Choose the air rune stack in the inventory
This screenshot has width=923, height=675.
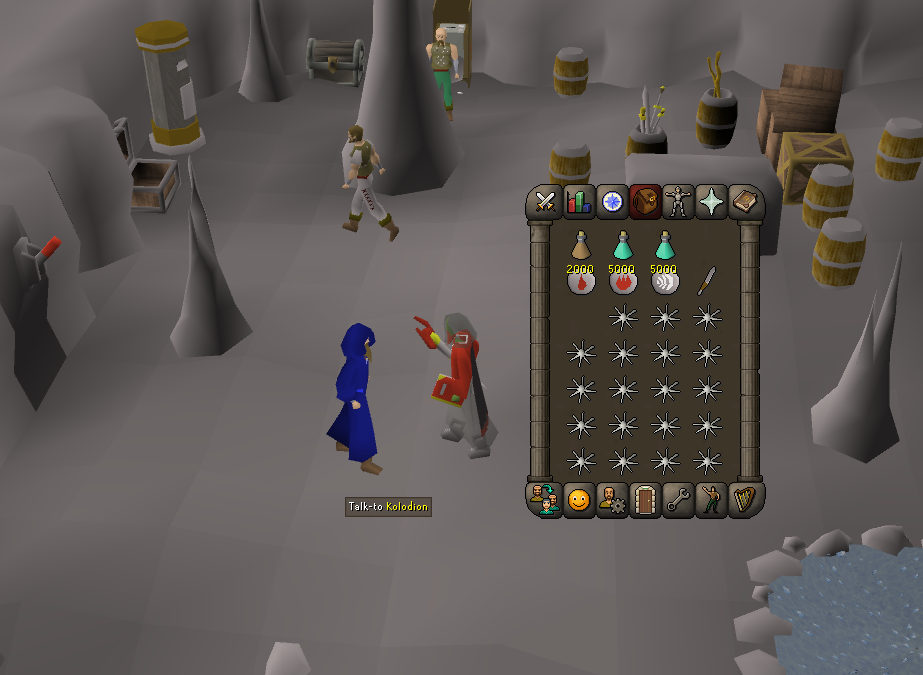point(665,281)
